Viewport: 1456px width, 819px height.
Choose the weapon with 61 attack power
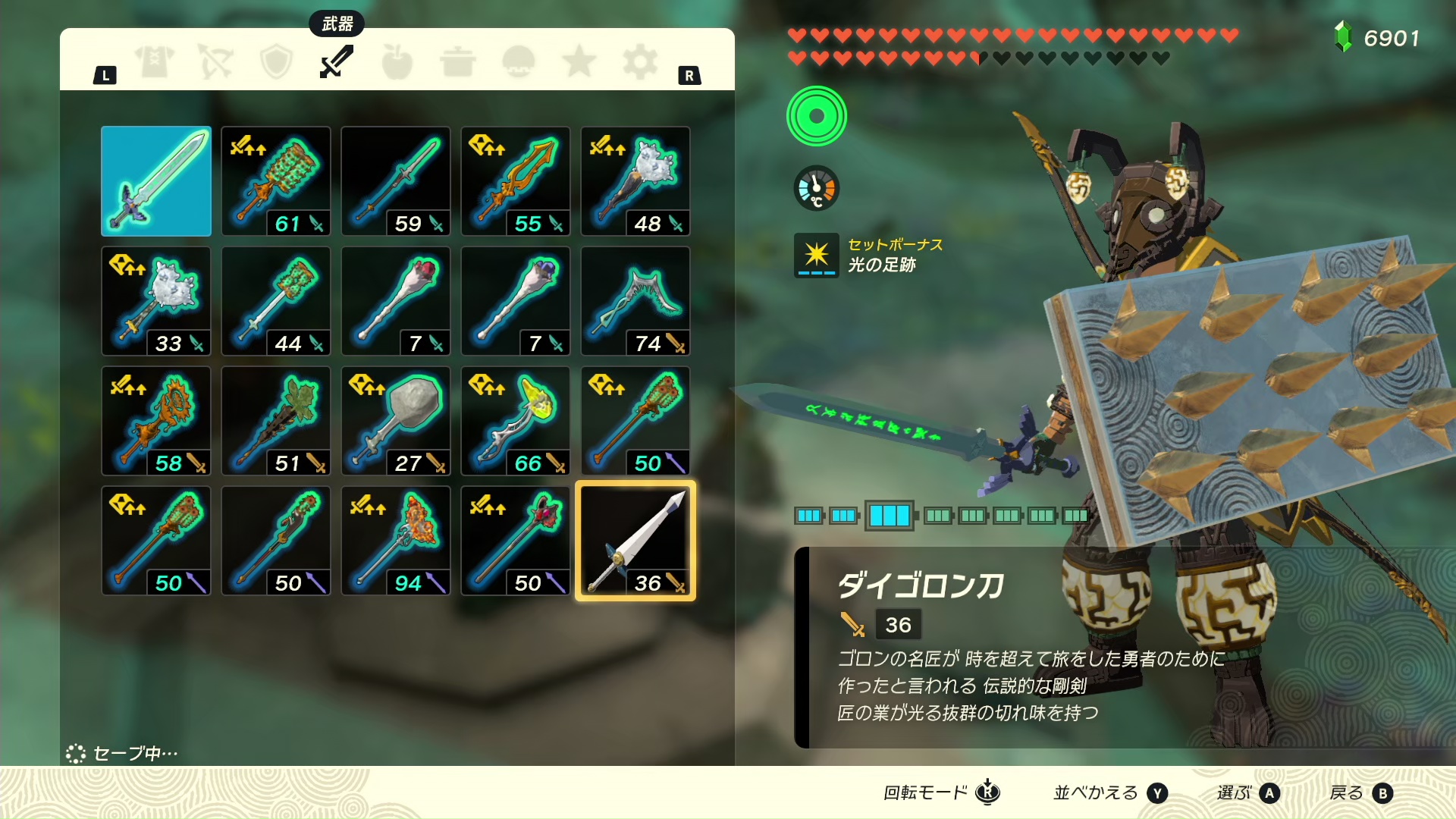[276, 181]
